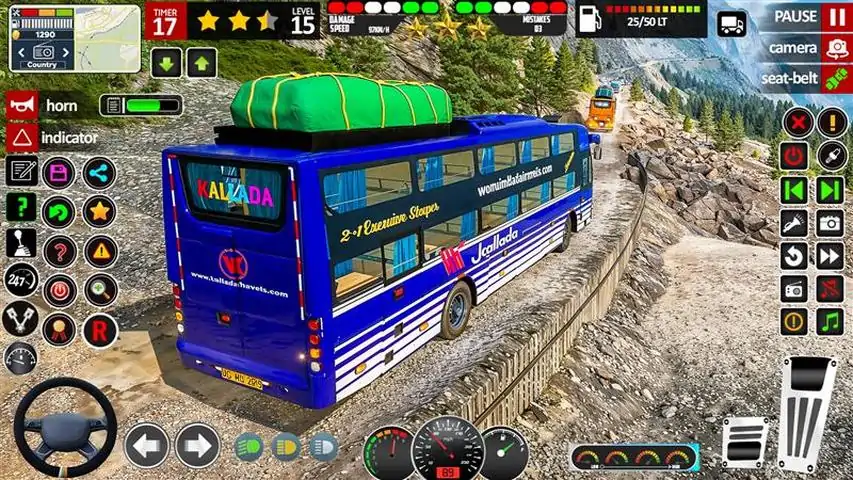The height and width of the screenshot is (480, 853).
Task: Steer right with the right arrow button
Action: [197, 446]
